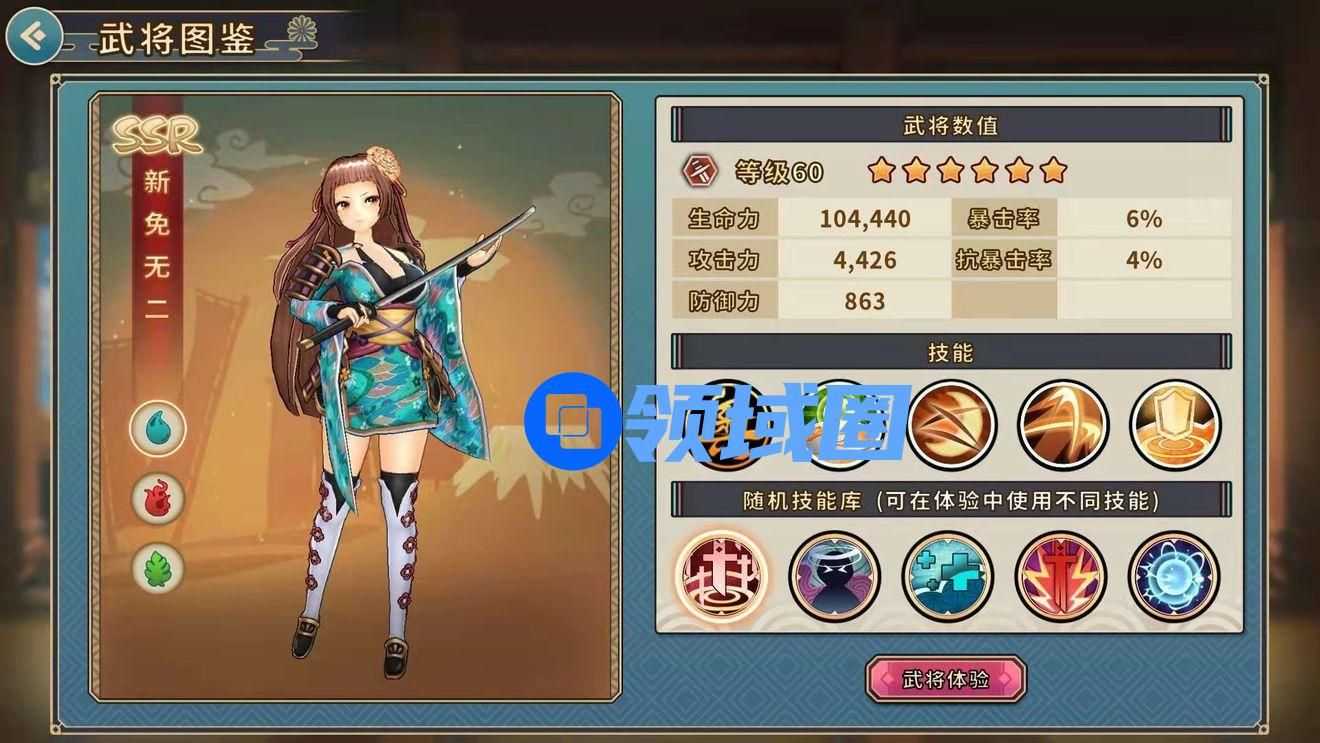This screenshot has width=1320, height=743.
Task: Choose the green leaf element icon
Action: tap(158, 568)
